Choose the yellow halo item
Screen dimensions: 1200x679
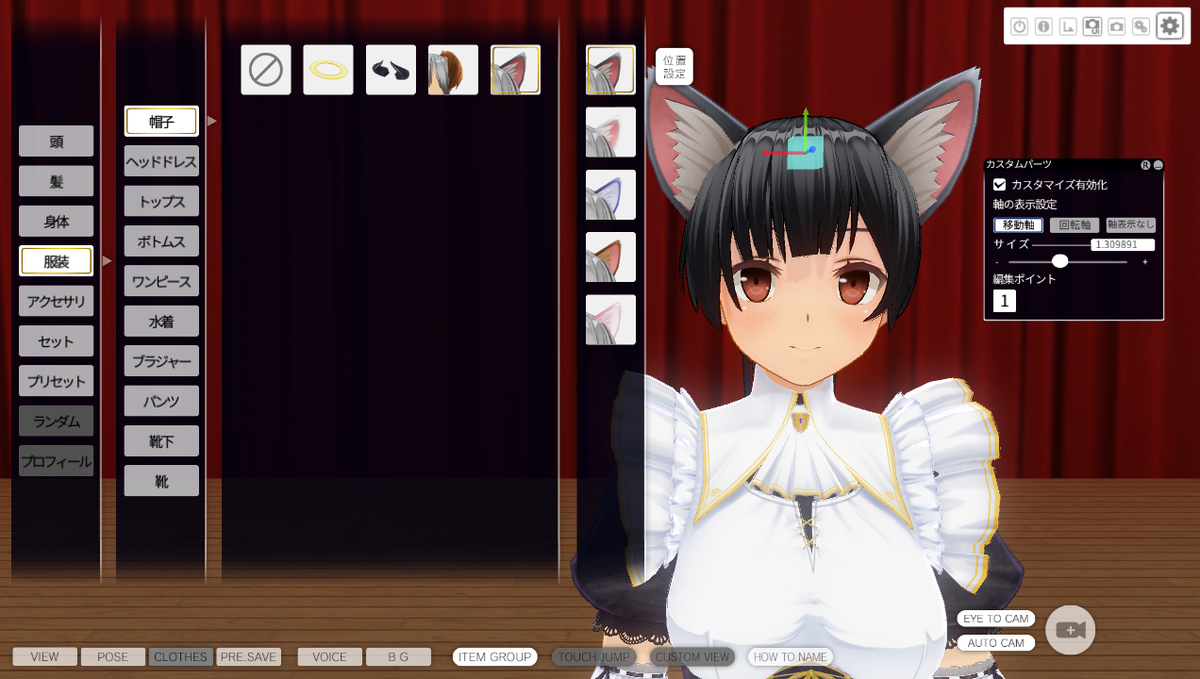tap(328, 70)
